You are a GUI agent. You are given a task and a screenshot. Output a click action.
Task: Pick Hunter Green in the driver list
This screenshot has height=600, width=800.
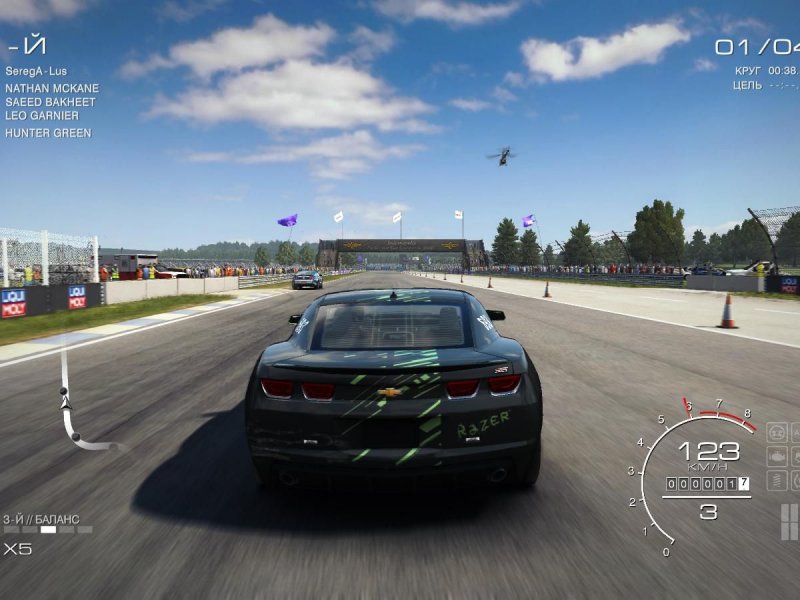pyautogui.click(x=47, y=133)
